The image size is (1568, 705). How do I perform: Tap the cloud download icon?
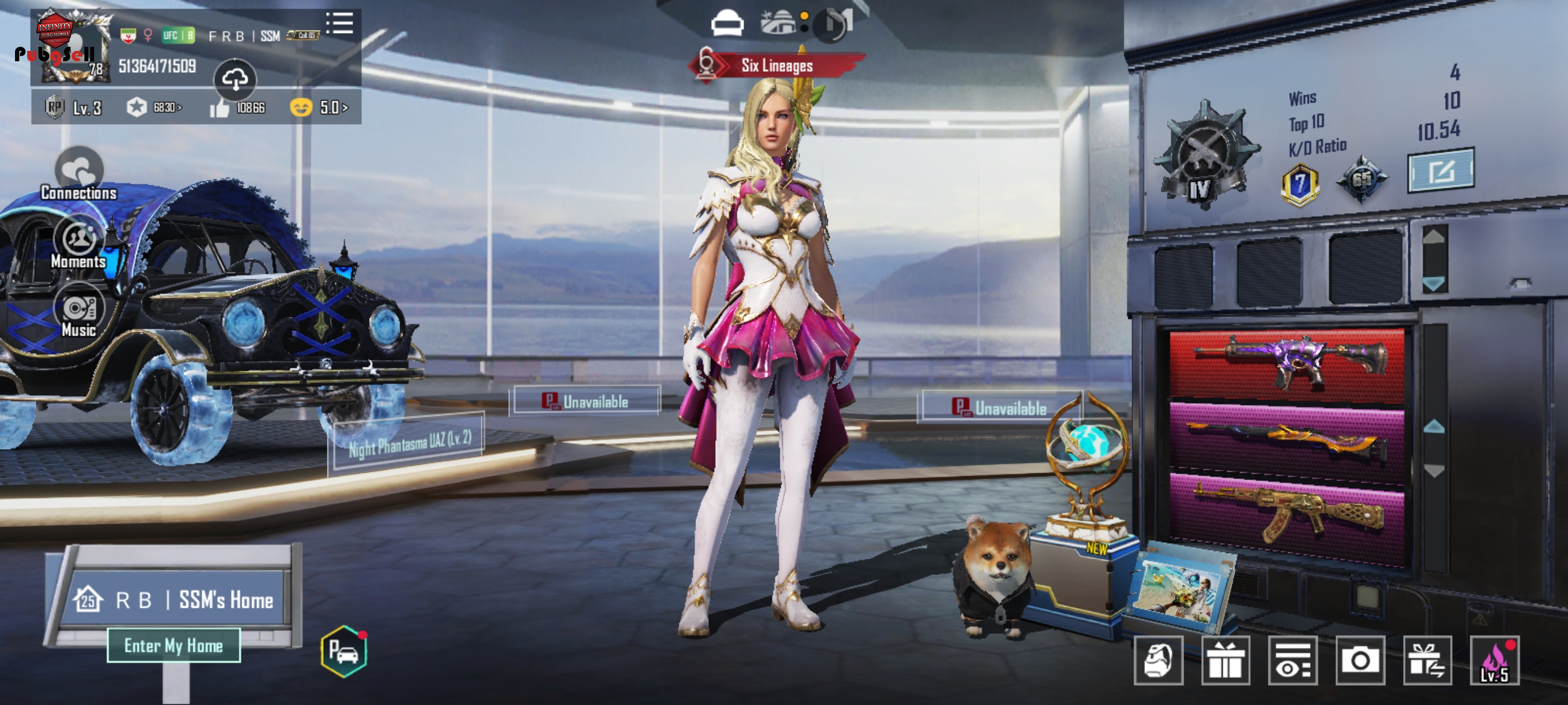point(235,79)
